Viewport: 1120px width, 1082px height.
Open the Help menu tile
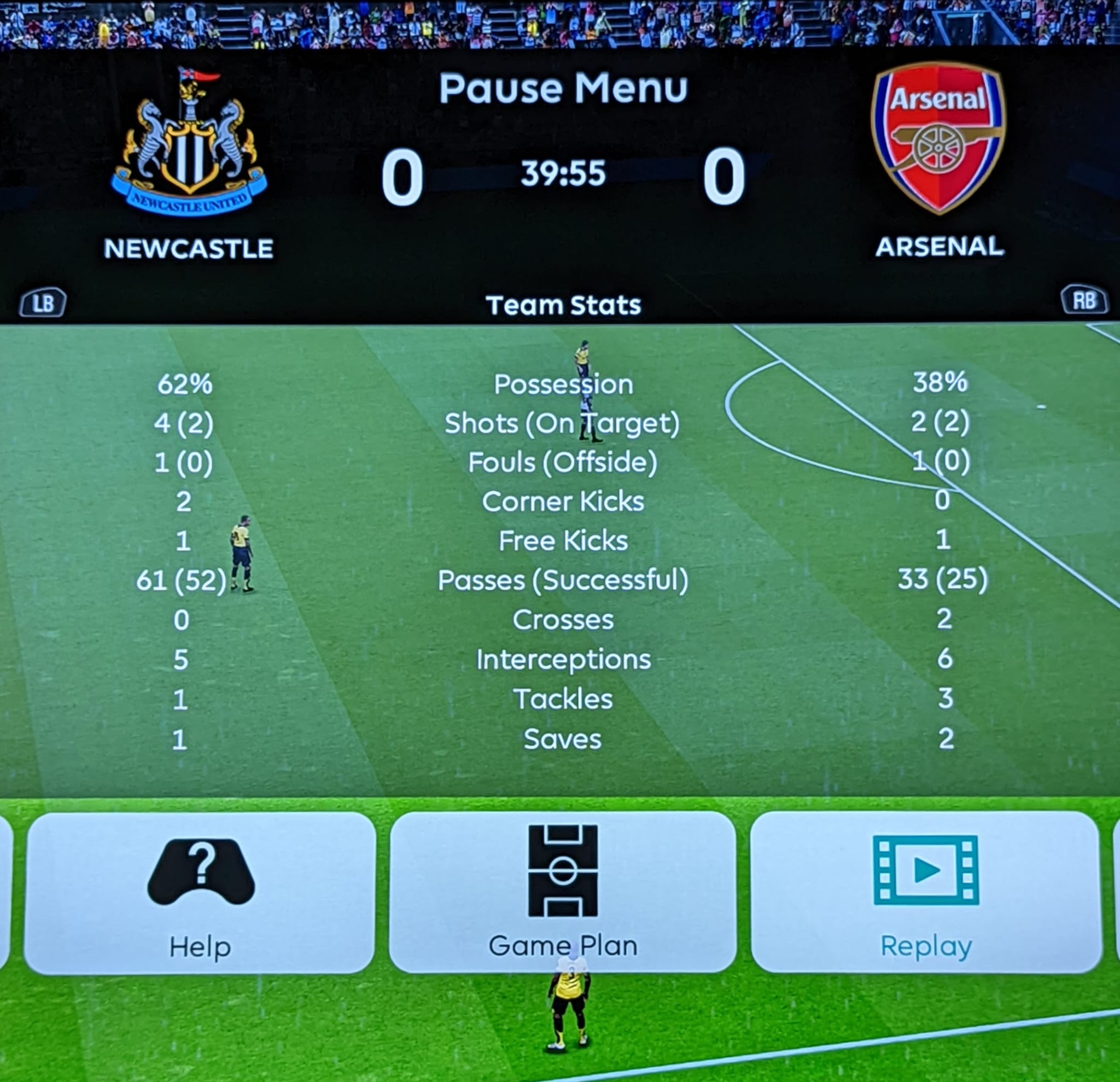coord(200,893)
